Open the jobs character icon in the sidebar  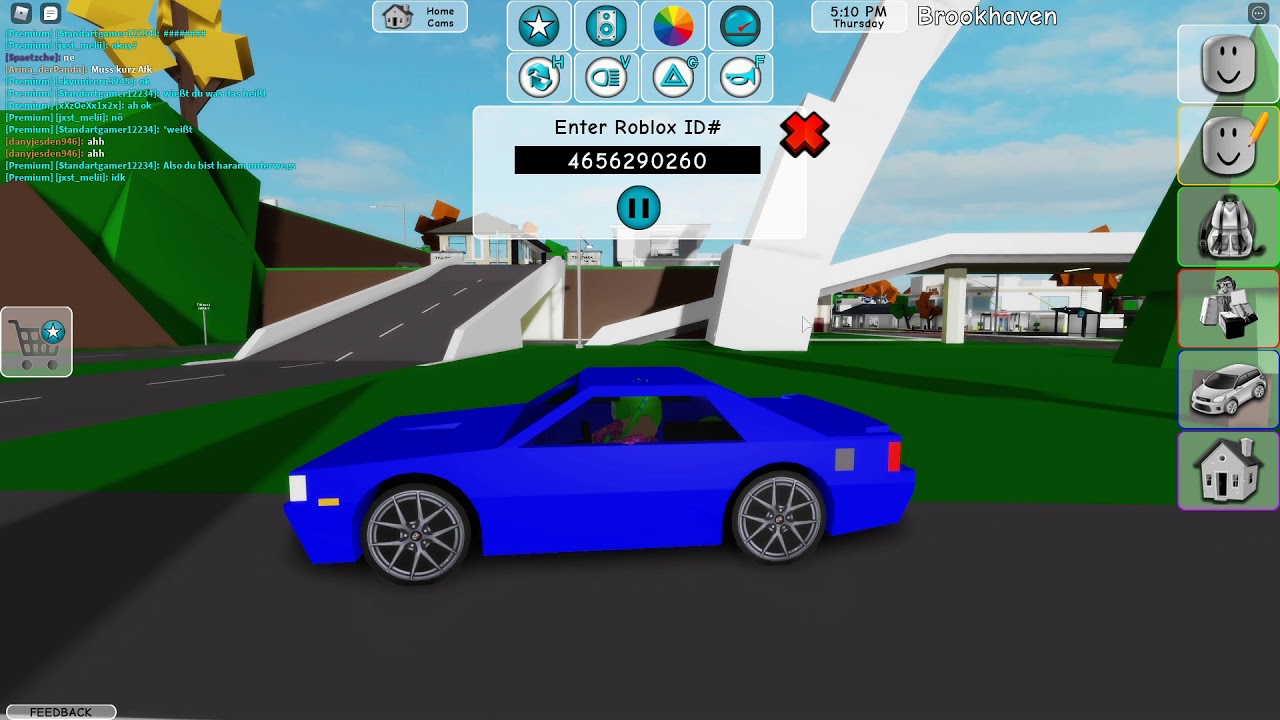[x=1228, y=309]
